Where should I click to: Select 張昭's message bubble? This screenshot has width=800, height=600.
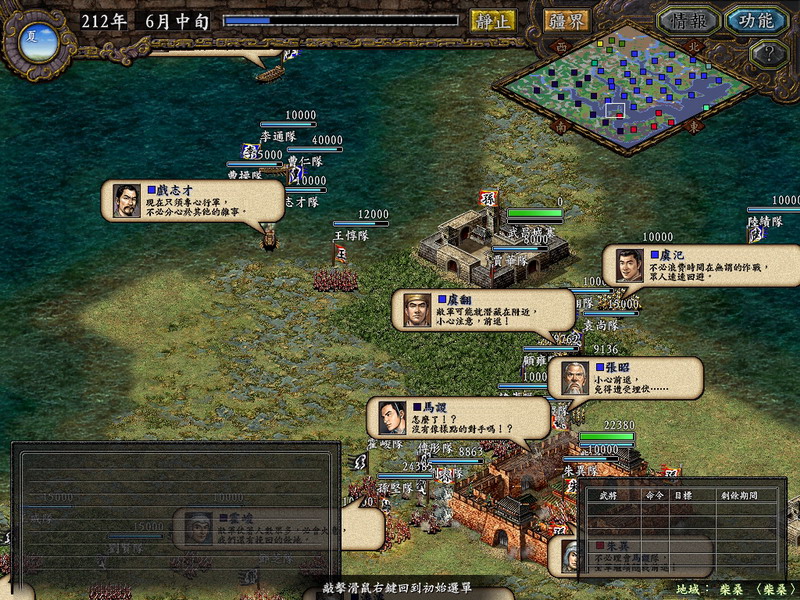625,378
